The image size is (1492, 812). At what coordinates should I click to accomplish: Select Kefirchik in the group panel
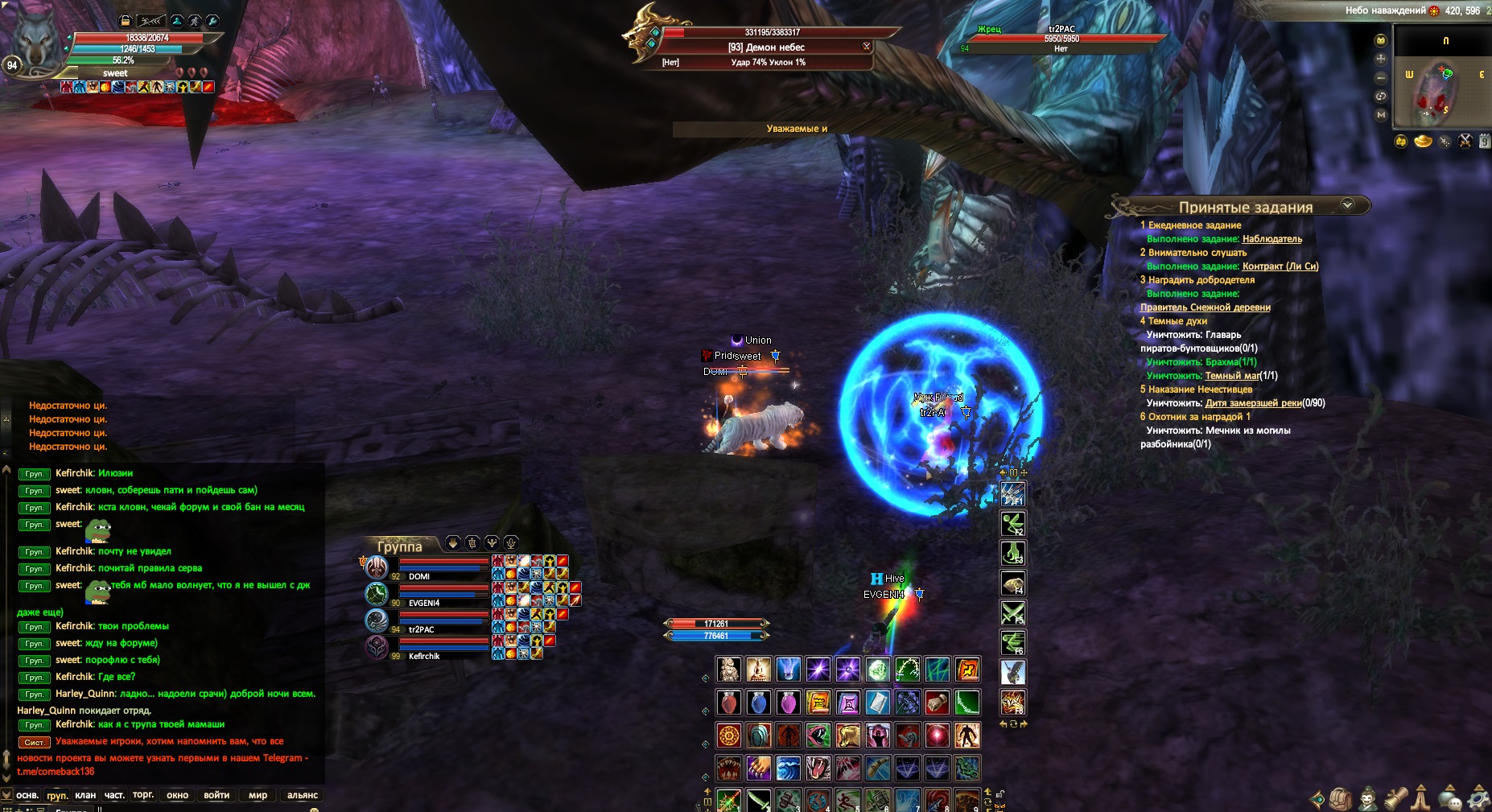424,656
